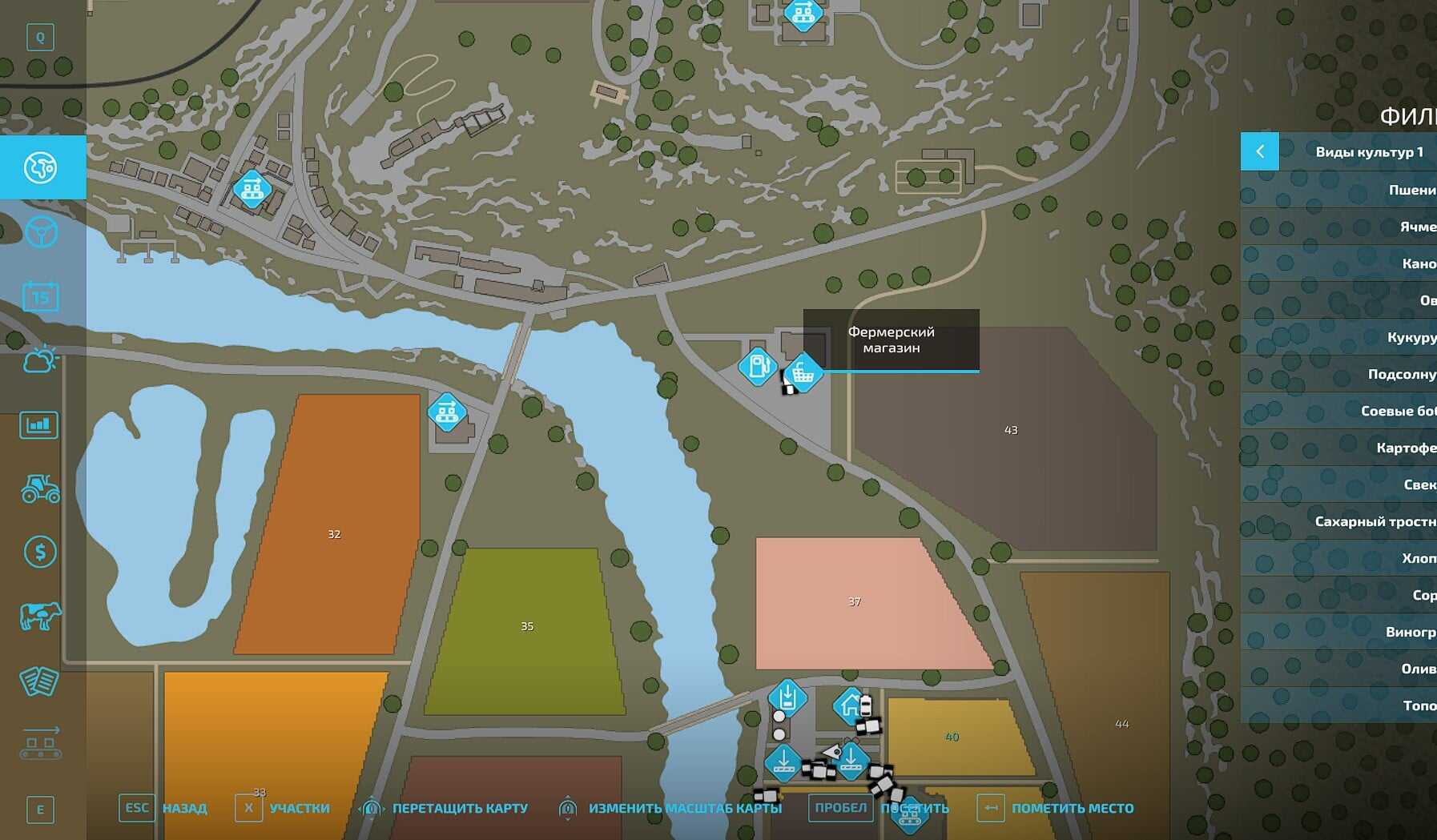Open the prices chart page
The image size is (1437, 840).
tap(39, 424)
